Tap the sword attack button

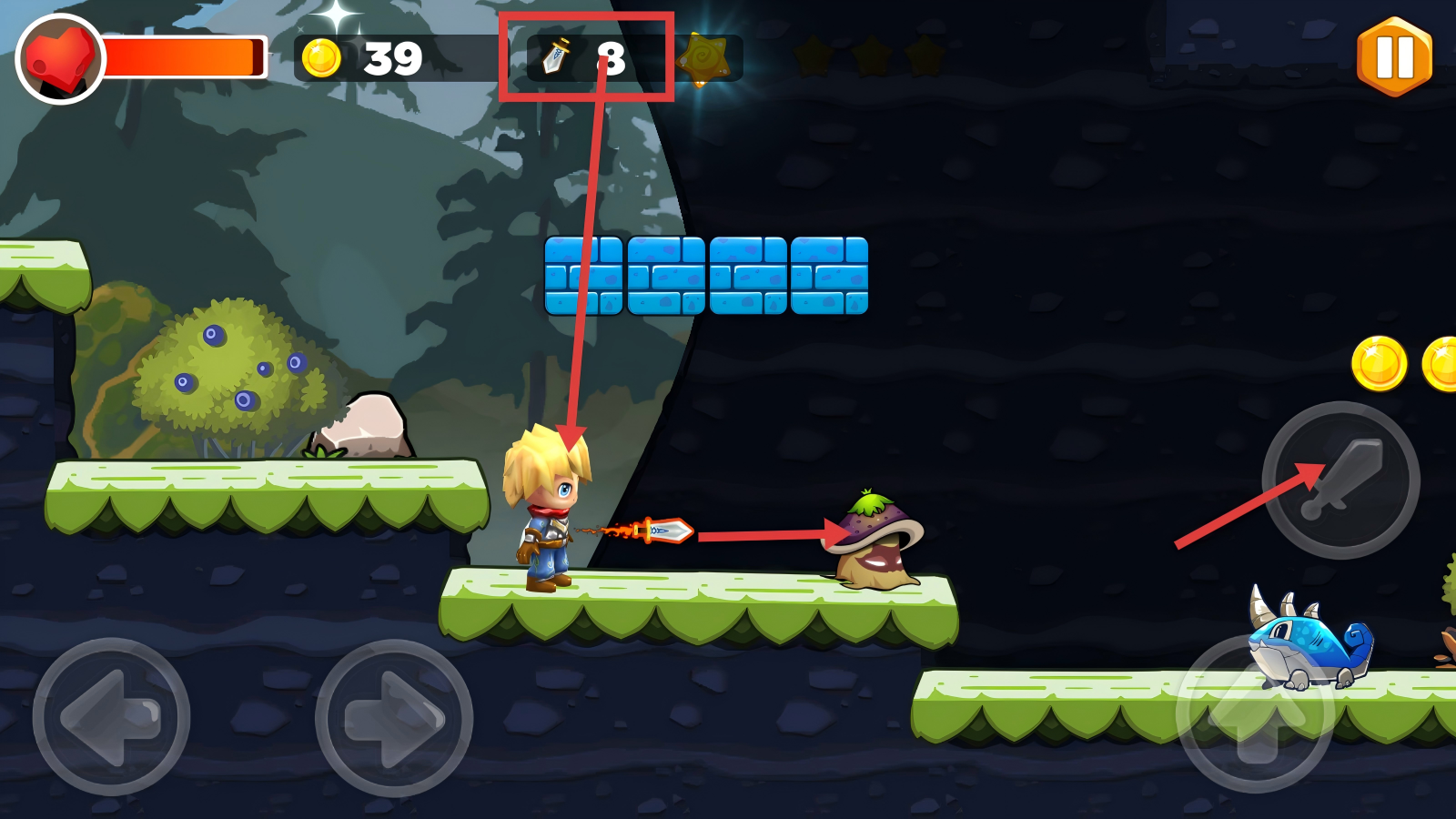pyautogui.click(x=1341, y=480)
